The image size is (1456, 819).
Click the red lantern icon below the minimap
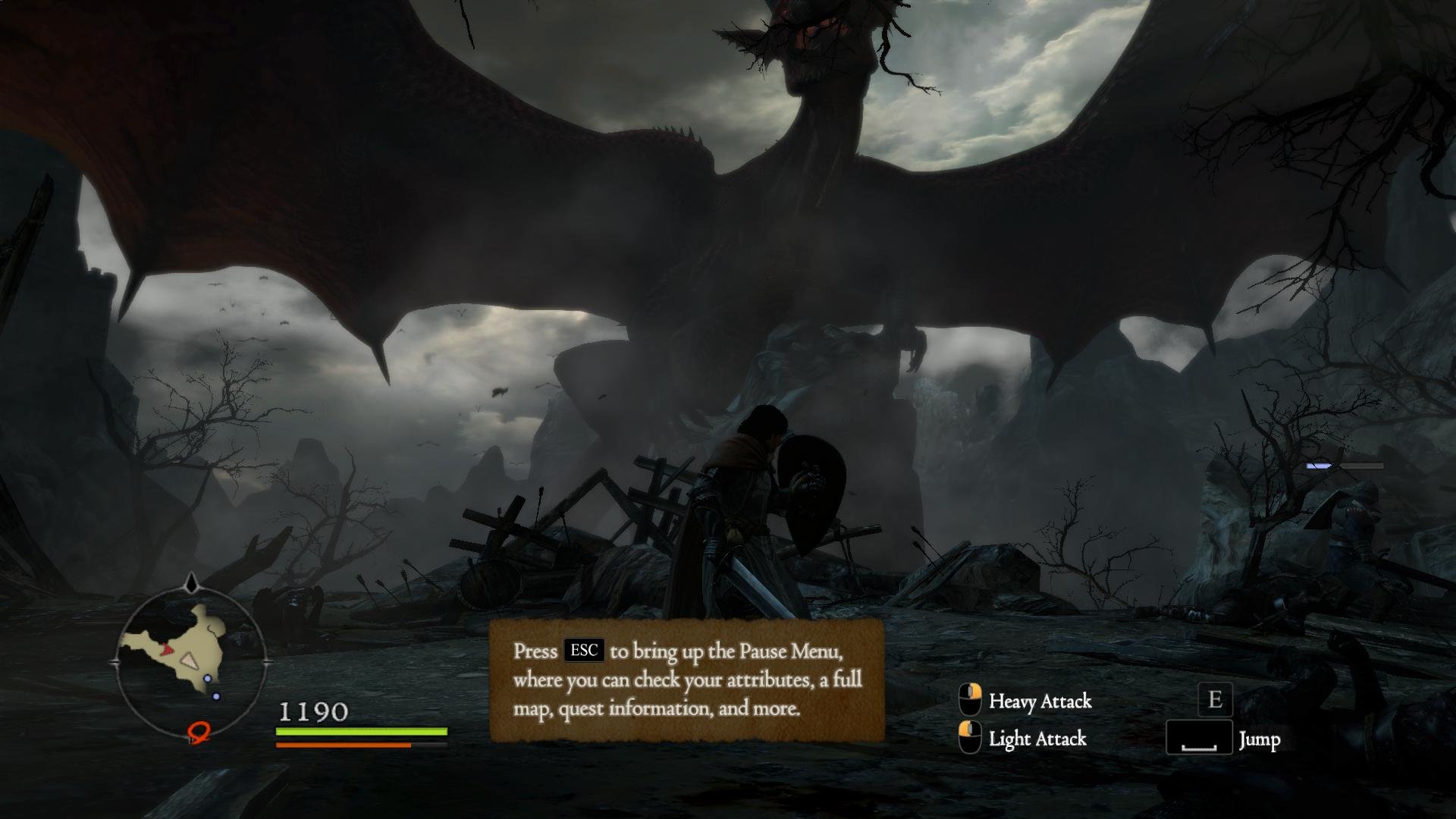click(199, 731)
